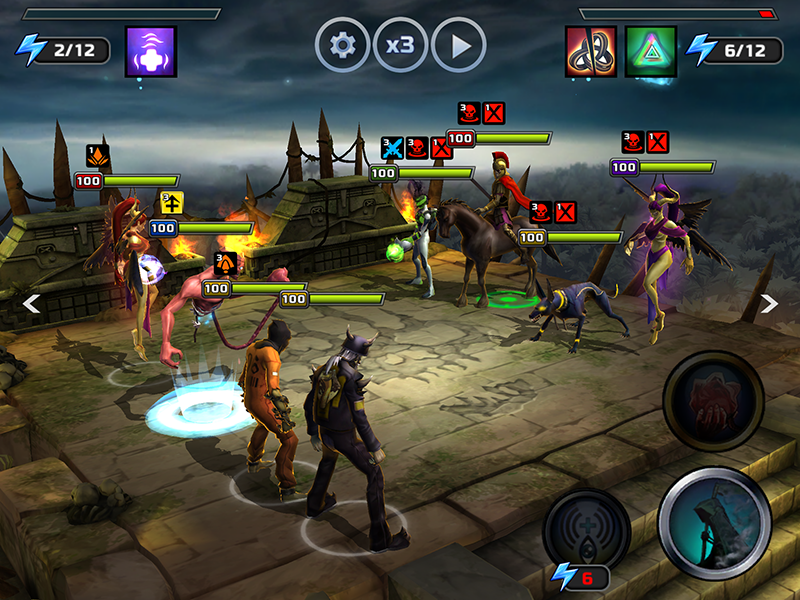This screenshot has width=800, height=600.
Task: Select the green triangle enemy ability icon
Action: (x=651, y=52)
